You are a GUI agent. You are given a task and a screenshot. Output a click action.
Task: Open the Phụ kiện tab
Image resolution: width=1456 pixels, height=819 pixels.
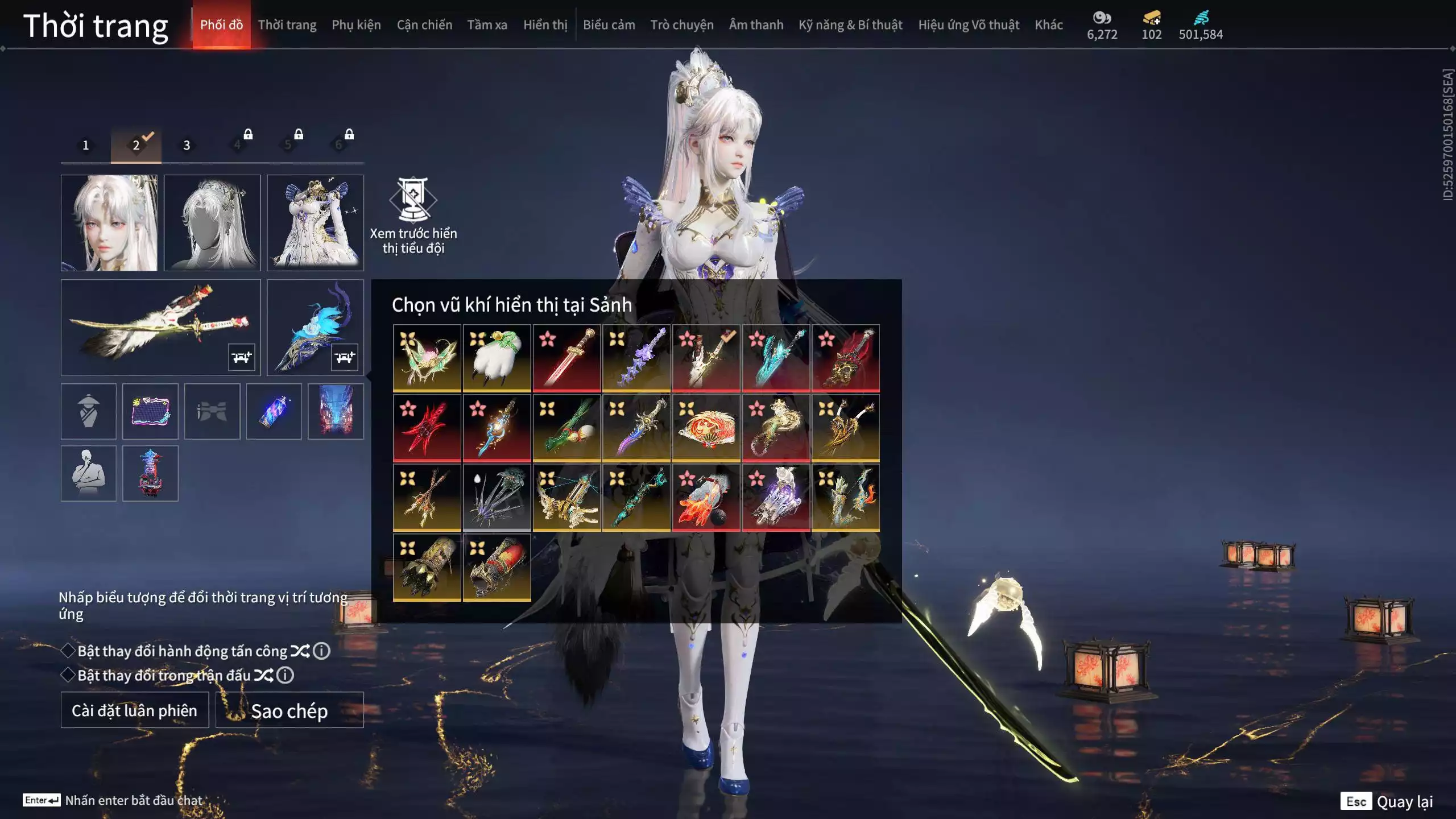[356, 25]
